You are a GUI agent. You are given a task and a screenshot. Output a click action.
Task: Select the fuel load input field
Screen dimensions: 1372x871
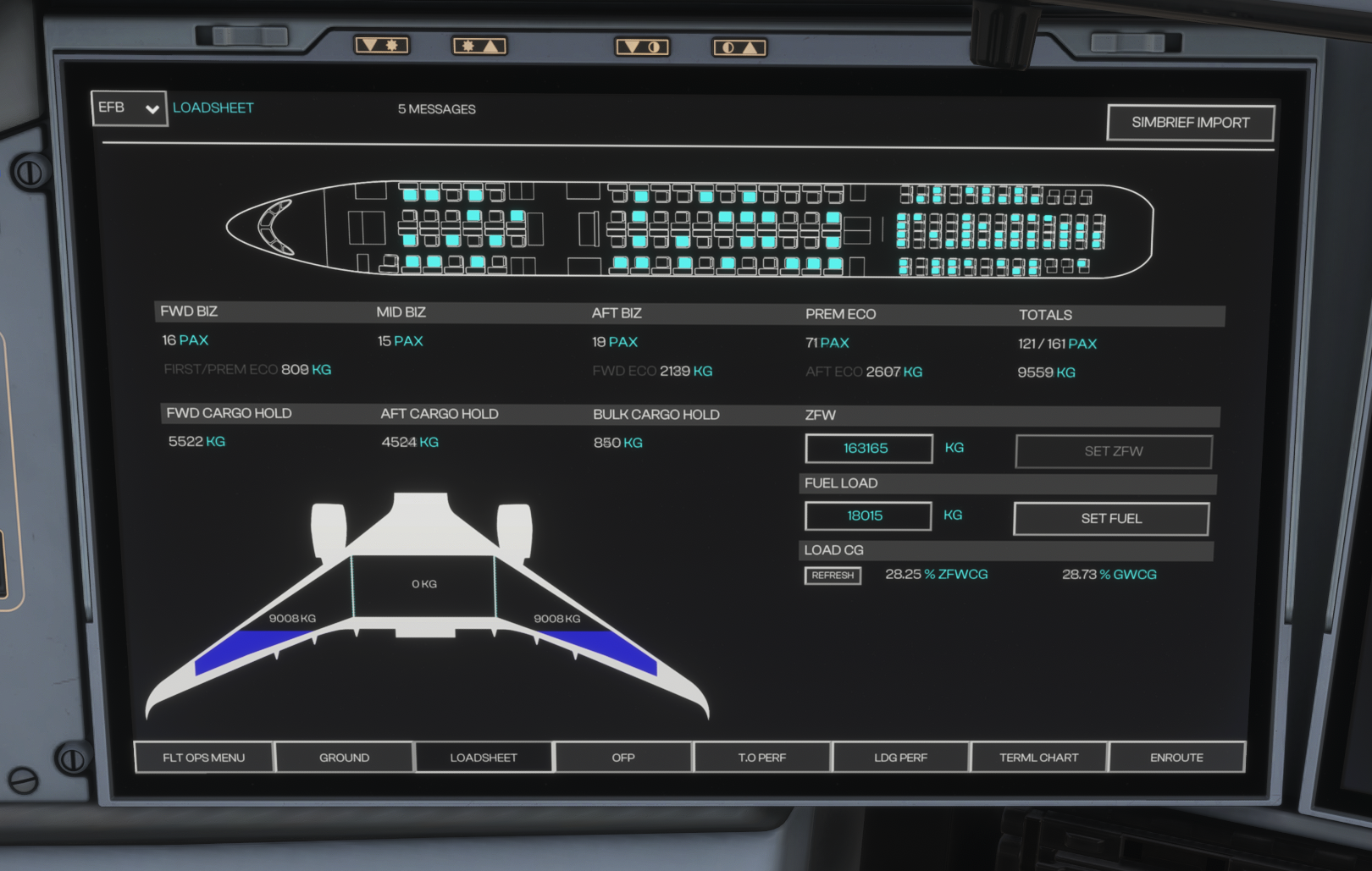pos(867,516)
